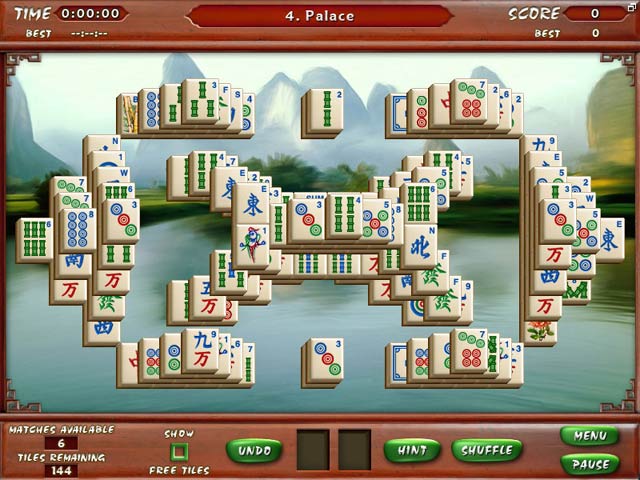Shuffle the remaining tiles

tap(487, 450)
